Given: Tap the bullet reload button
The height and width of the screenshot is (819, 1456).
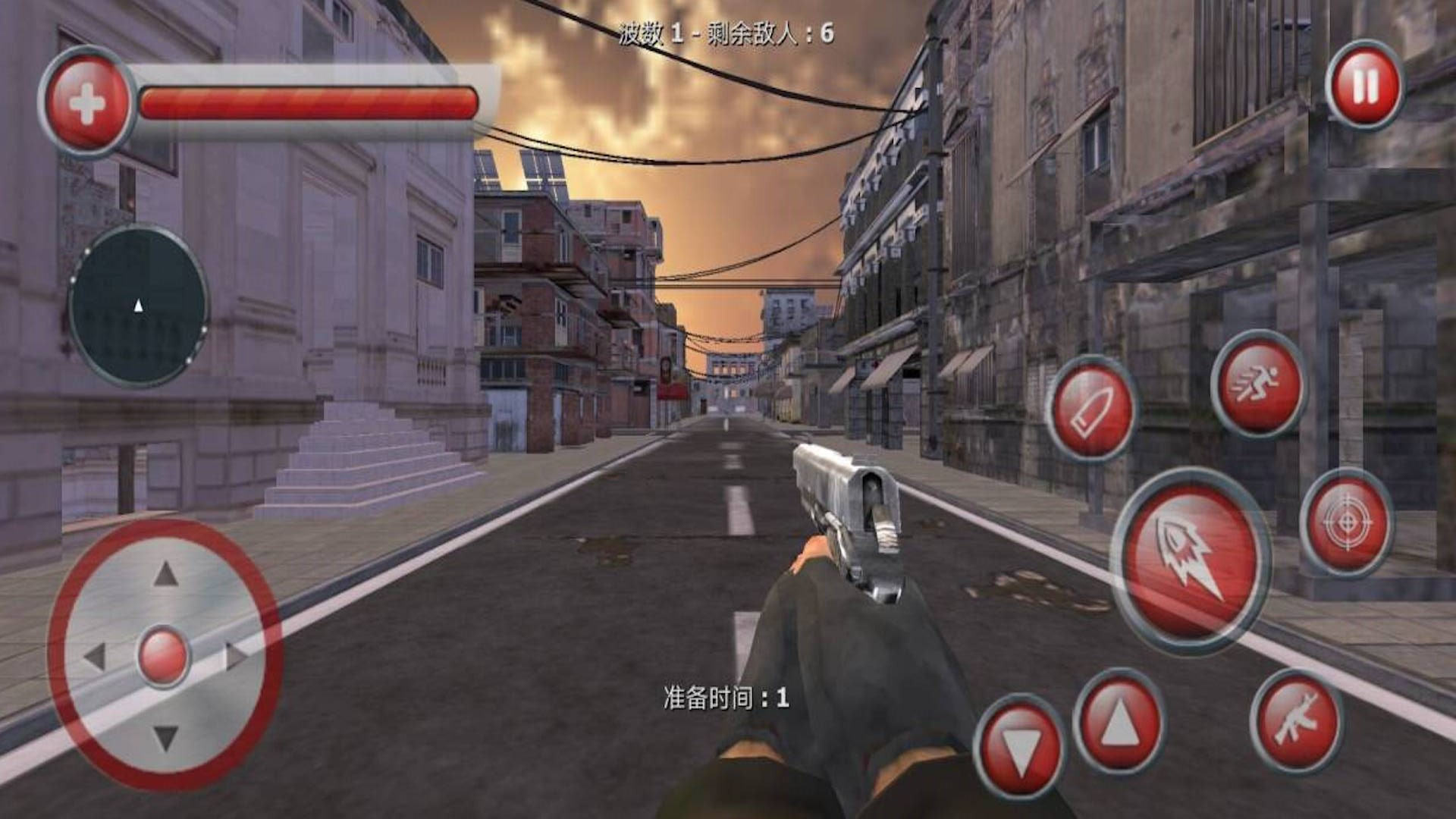Looking at the screenshot, I should click(1091, 409).
